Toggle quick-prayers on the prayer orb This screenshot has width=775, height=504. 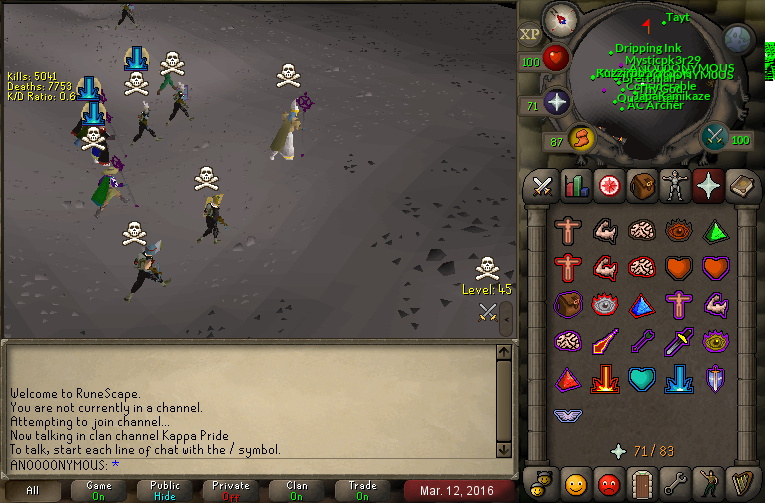tap(556, 102)
